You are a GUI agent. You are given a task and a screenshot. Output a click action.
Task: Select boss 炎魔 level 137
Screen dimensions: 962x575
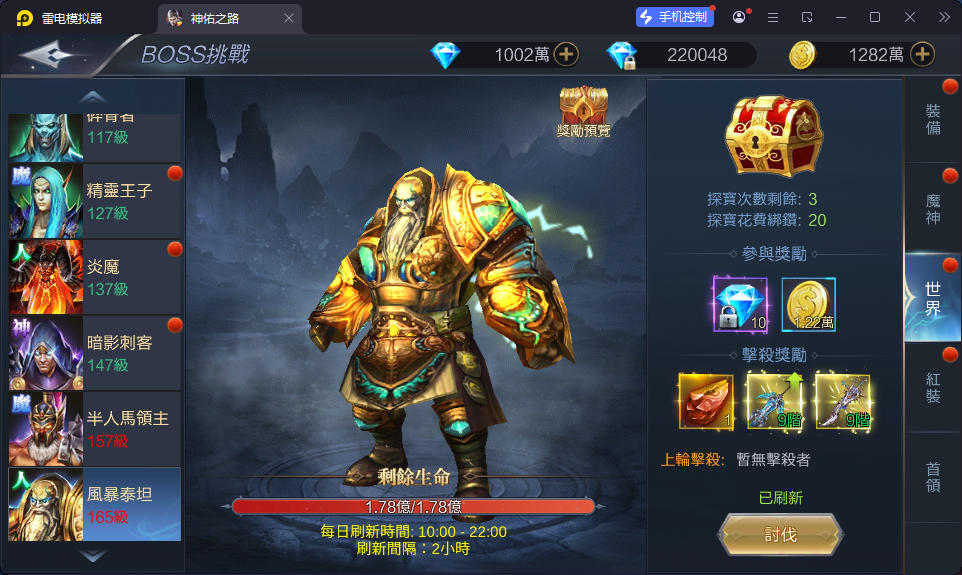point(95,277)
